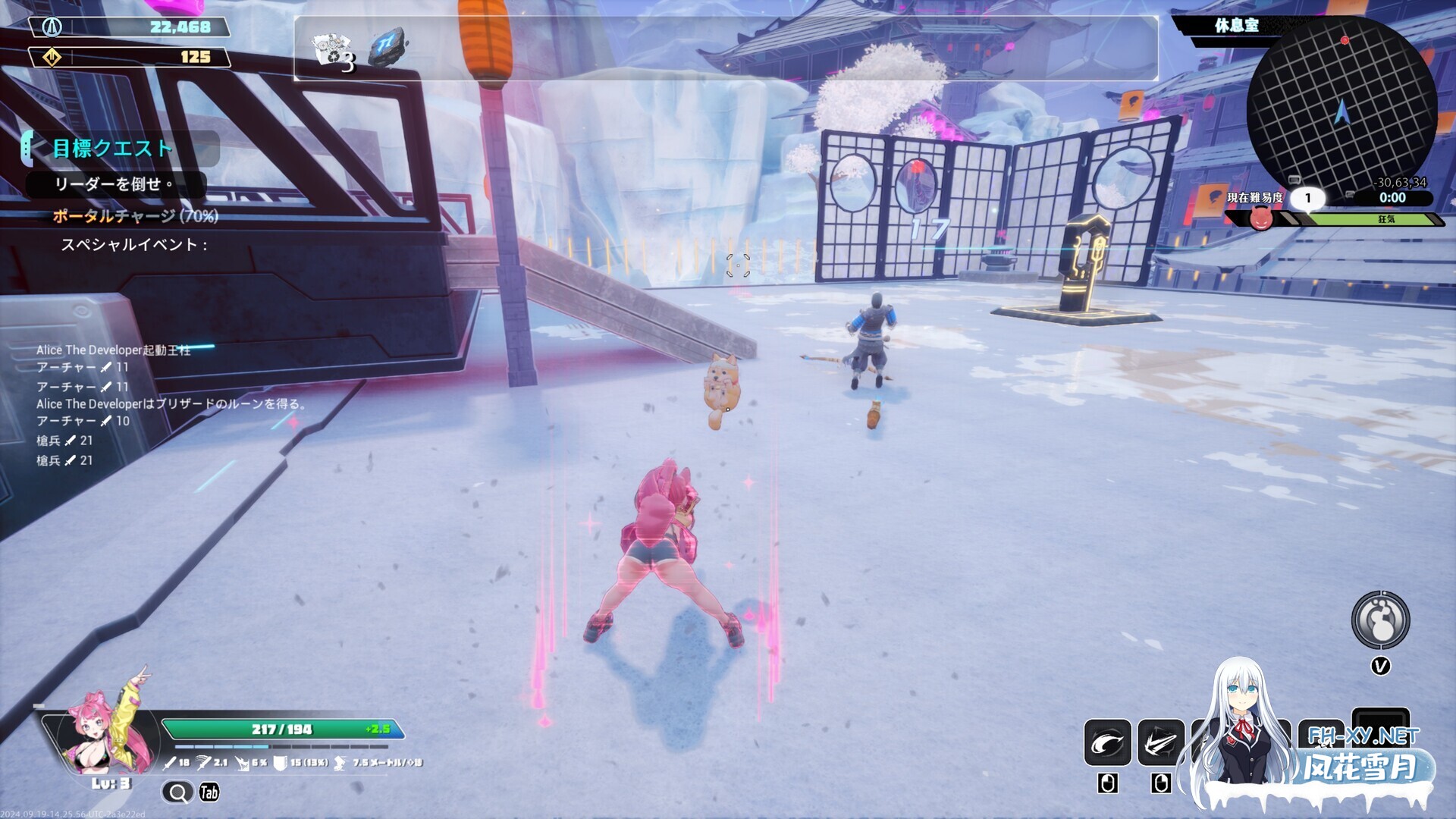This screenshot has width=1456, height=819.
Task: Open the magnifying glass inspect button
Action: tap(177, 792)
